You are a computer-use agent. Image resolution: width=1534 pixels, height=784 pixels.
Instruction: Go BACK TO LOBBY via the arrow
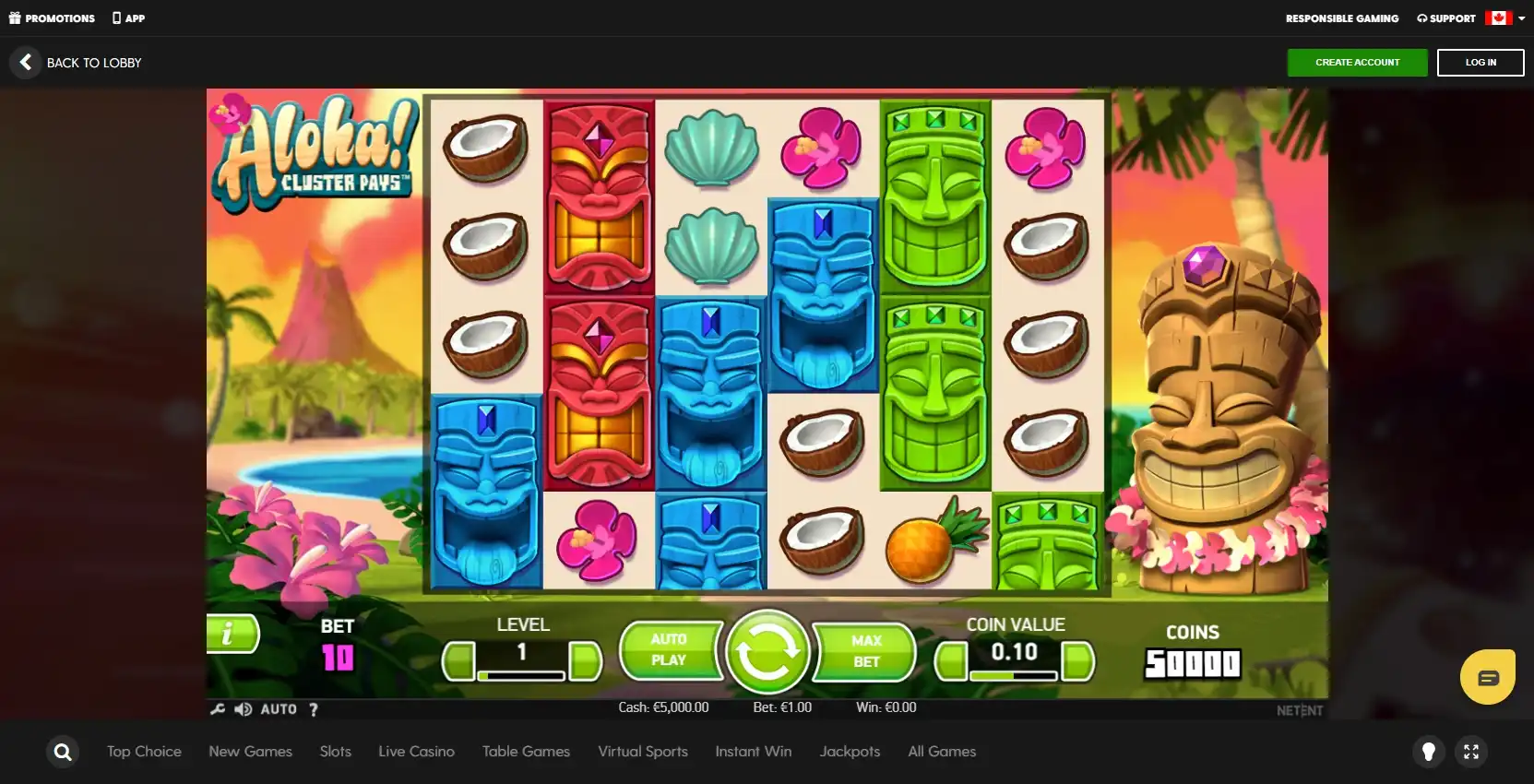pos(26,62)
